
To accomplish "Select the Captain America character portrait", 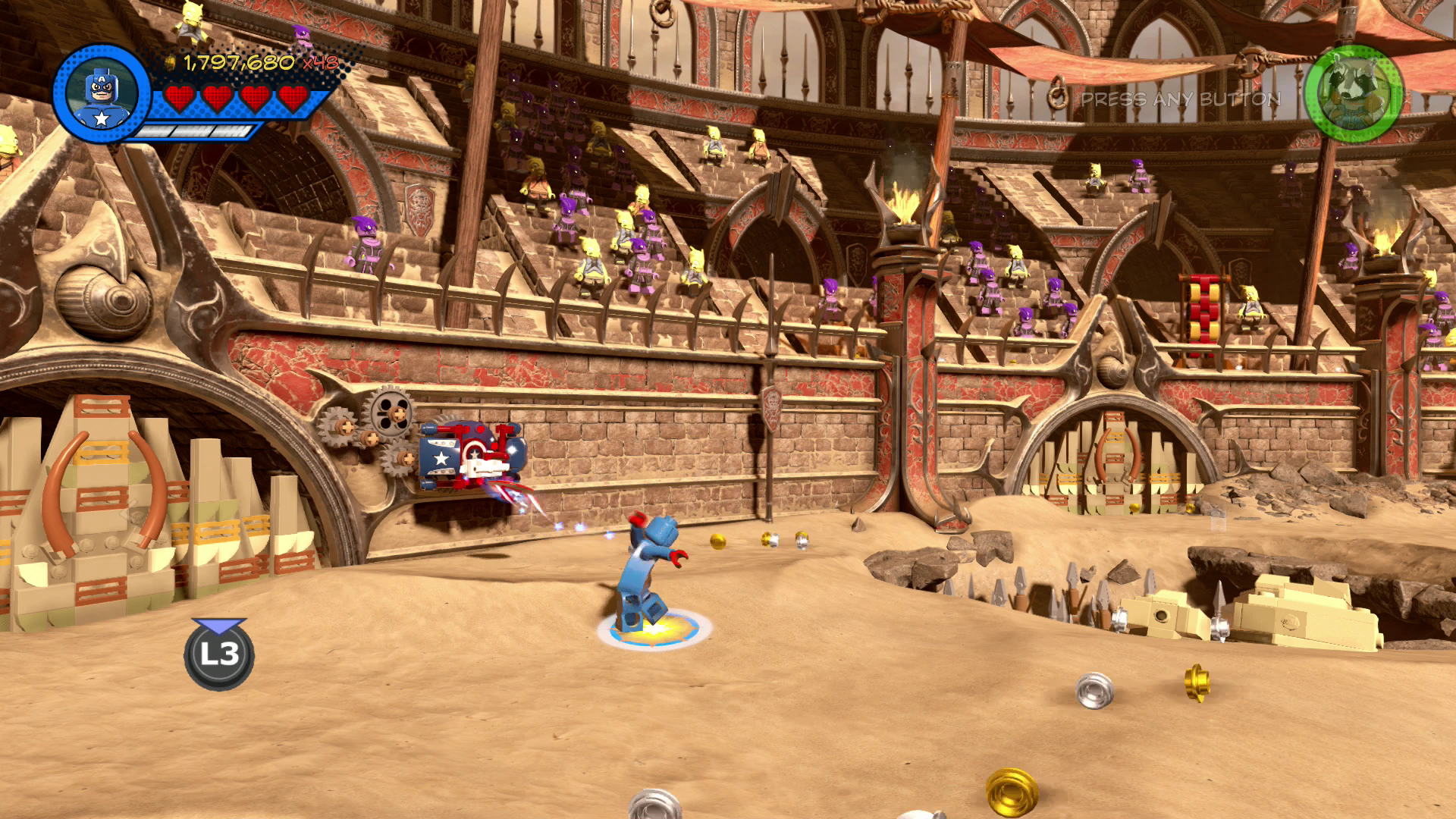I will click(102, 94).
